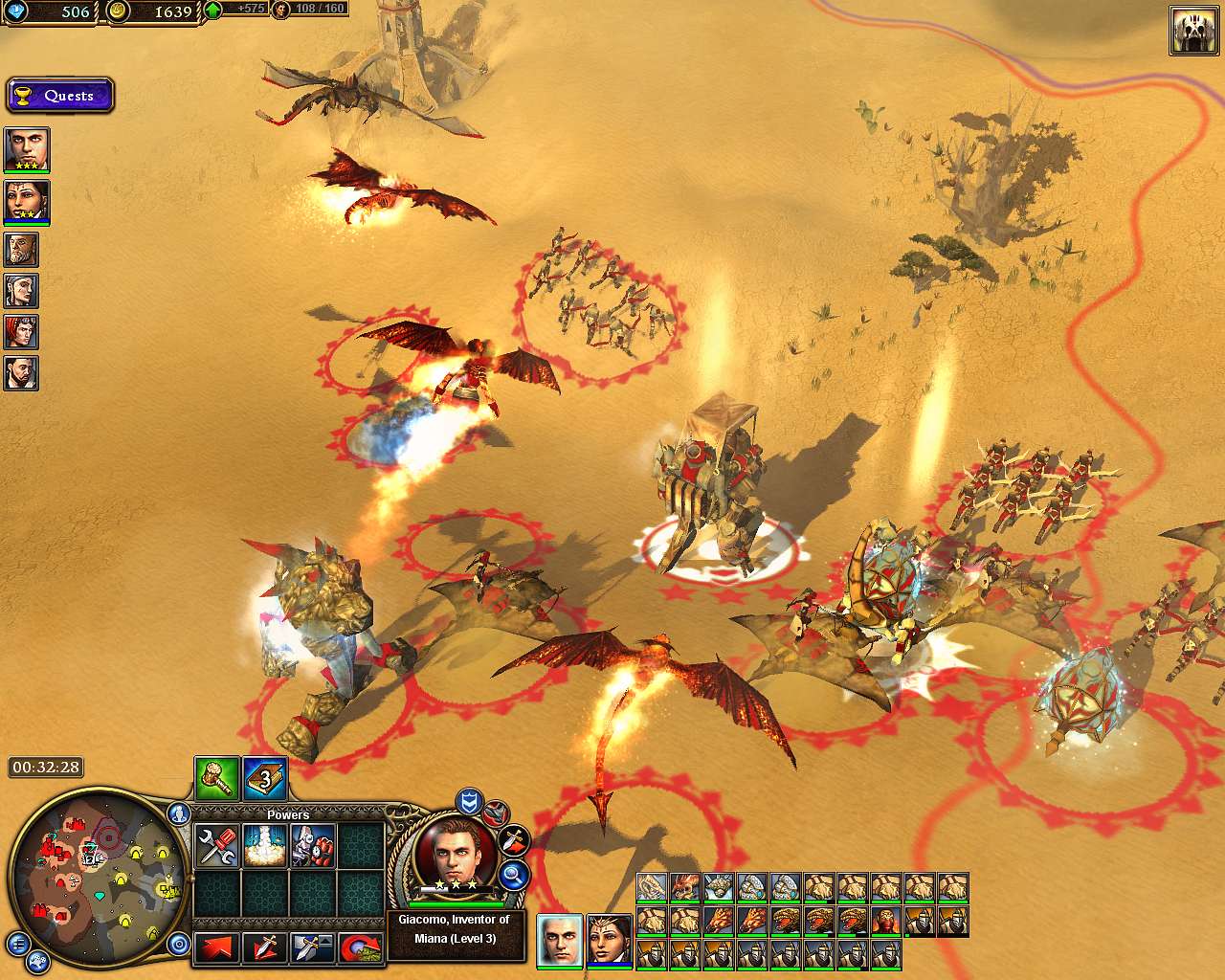Click the blue shield chevron button

[468, 800]
